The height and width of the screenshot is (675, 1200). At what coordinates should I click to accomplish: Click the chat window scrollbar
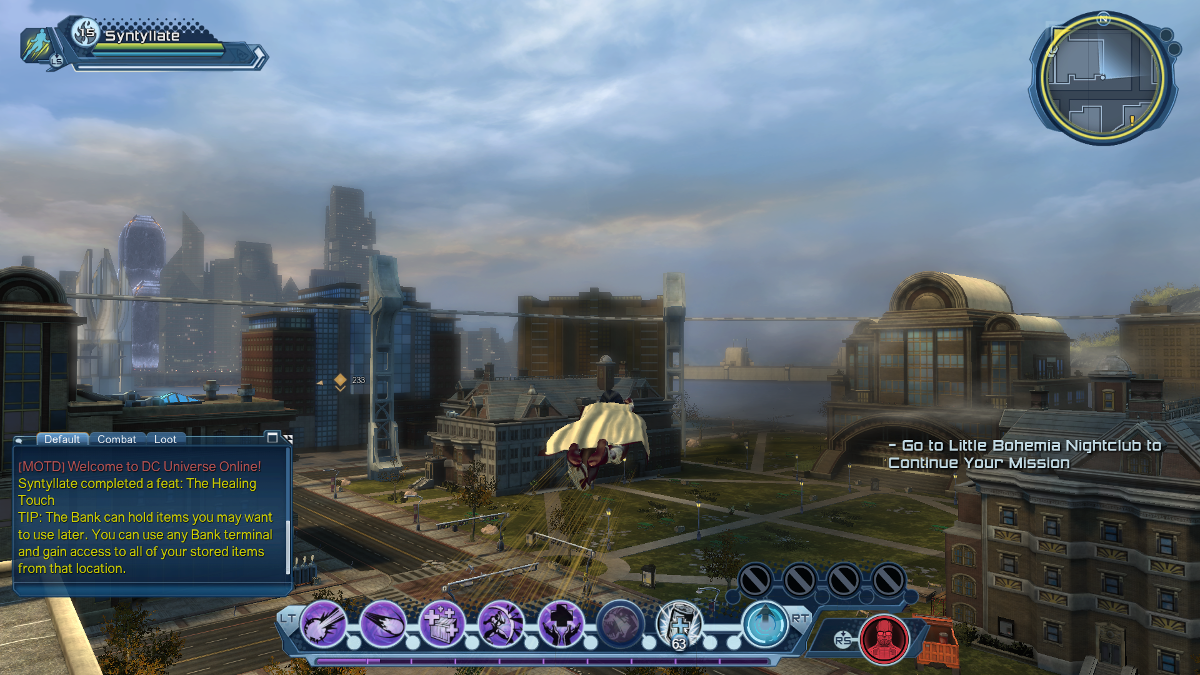(289, 545)
